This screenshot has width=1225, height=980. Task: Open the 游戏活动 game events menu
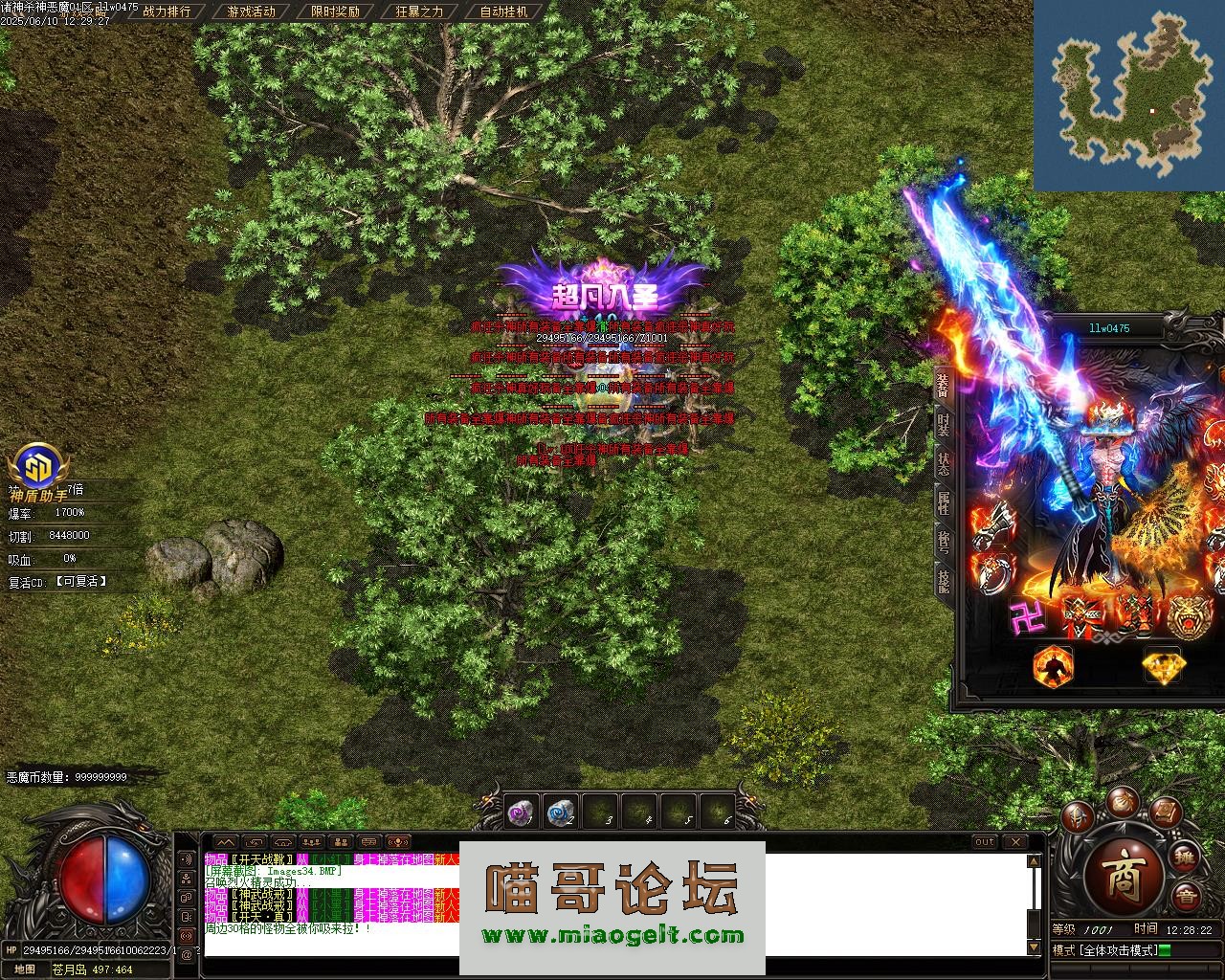pyautogui.click(x=251, y=11)
